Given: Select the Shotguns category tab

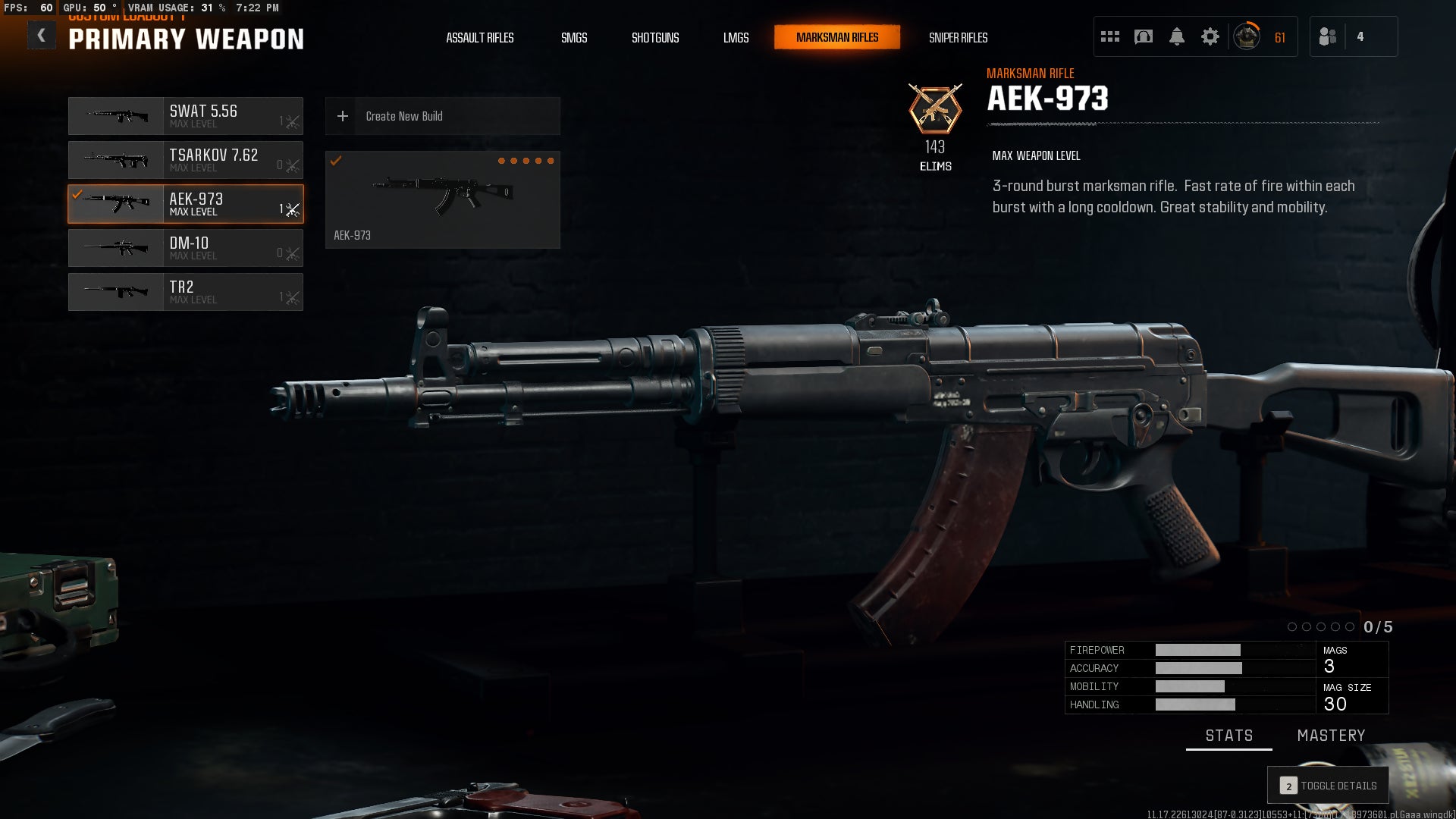Looking at the screenshot, I should (x=655, y=38).
